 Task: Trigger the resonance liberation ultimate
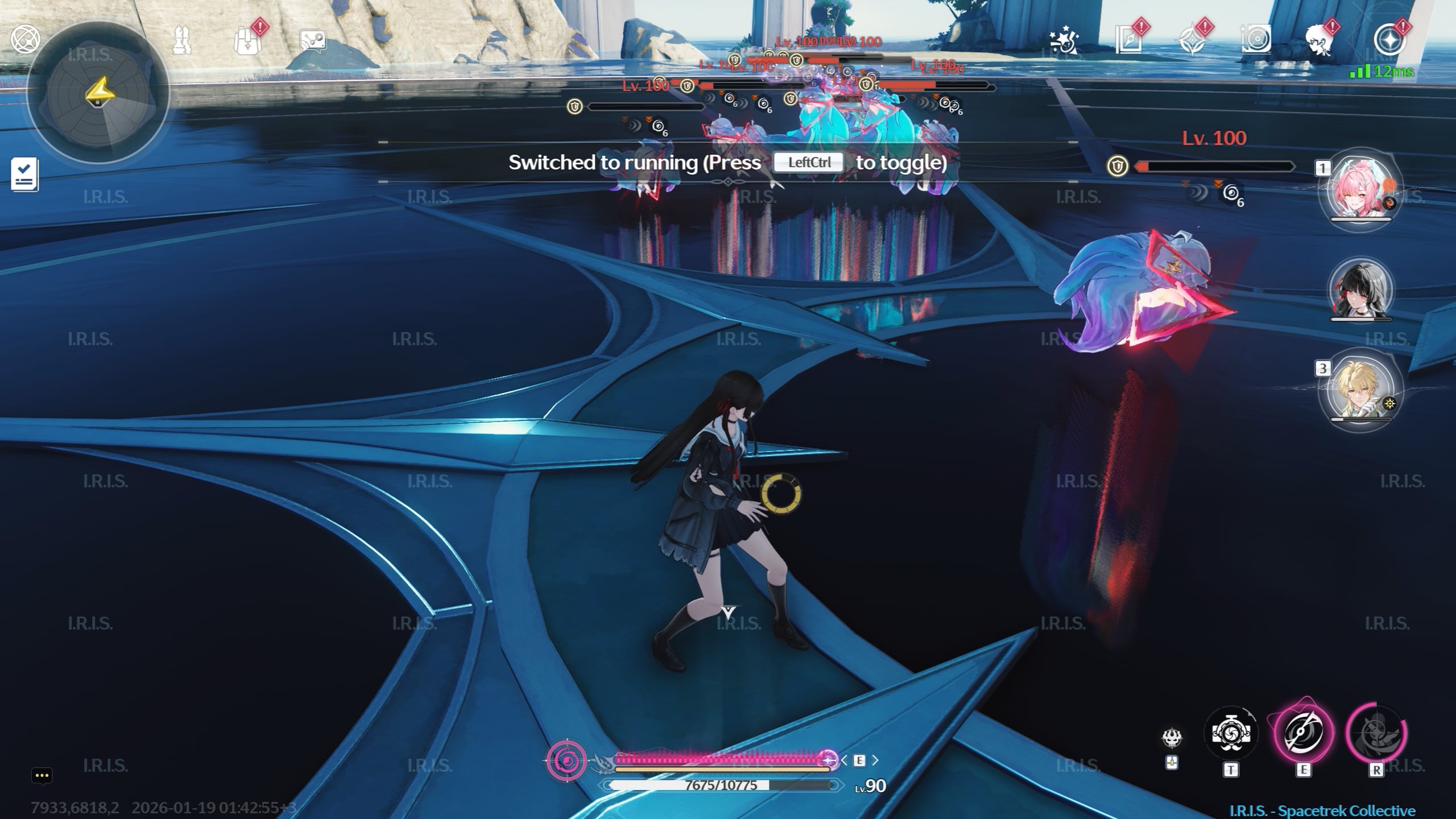pos(1376,733)
